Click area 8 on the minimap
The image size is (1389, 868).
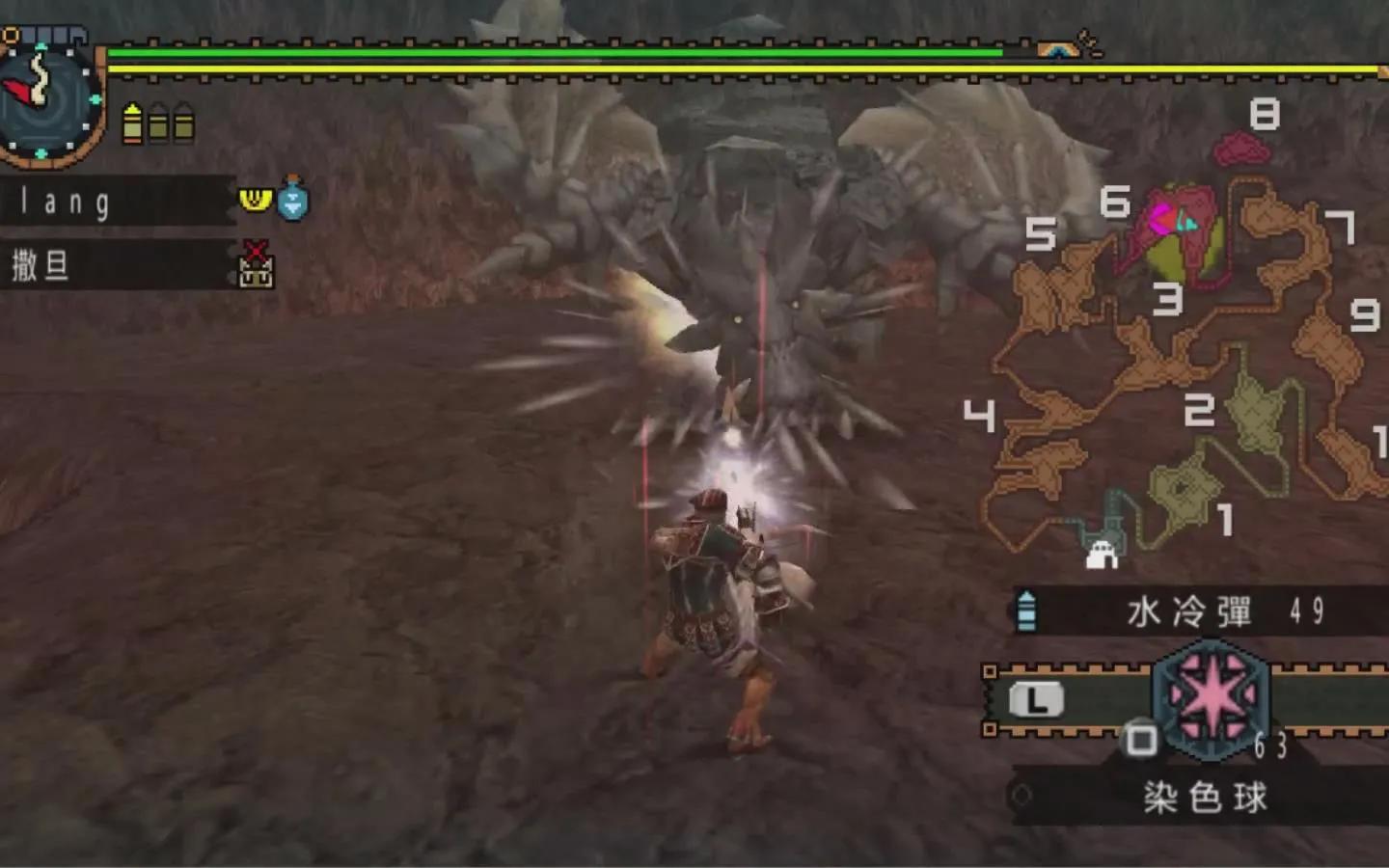[1264, 116]
